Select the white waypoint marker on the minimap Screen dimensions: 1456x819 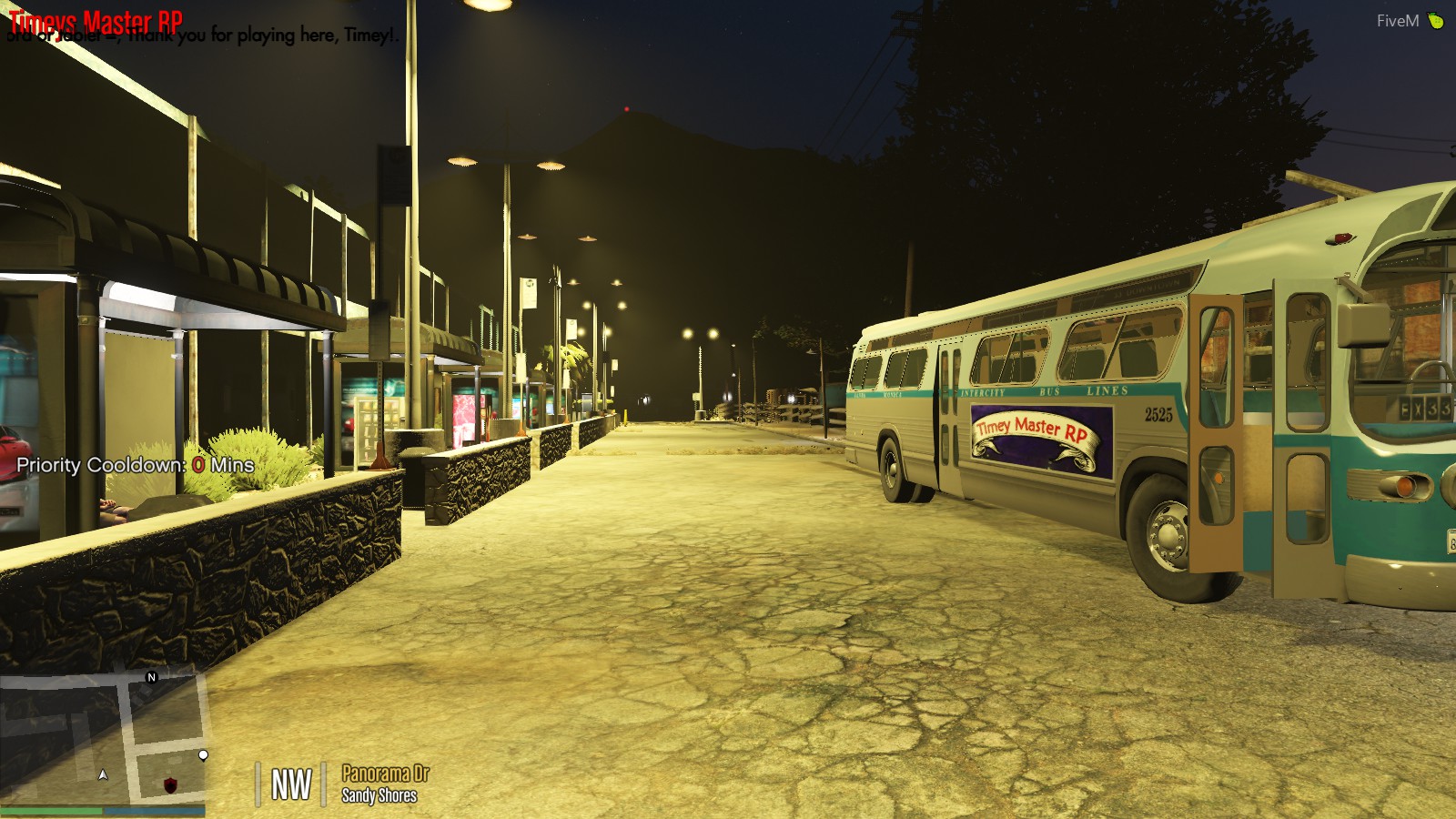click(x=202, y=753)
